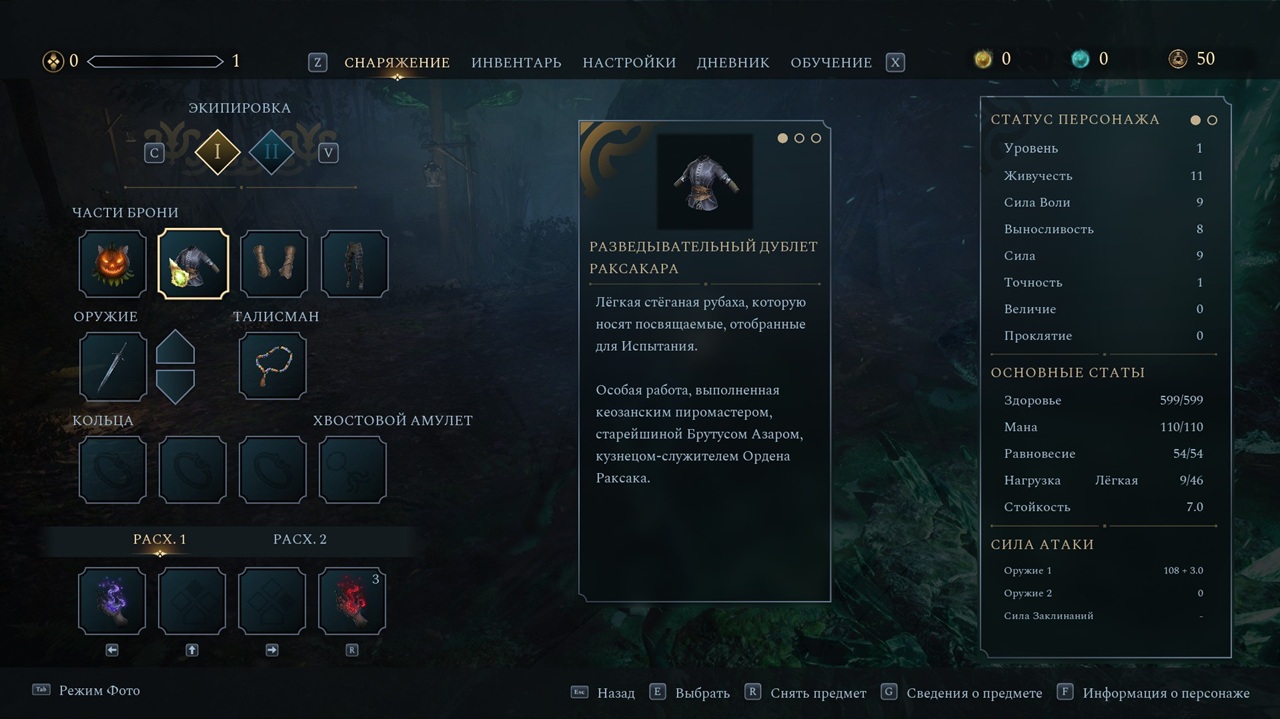The height and width of the screenshot is (719, 1280).
Task: Open the sword weapon slot
Action: (x=113, y=367)
